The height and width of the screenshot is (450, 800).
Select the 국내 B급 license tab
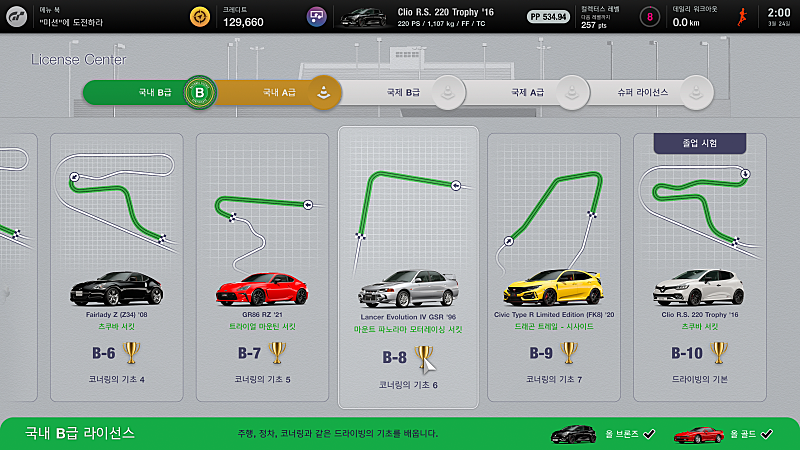tap(150, 93)
